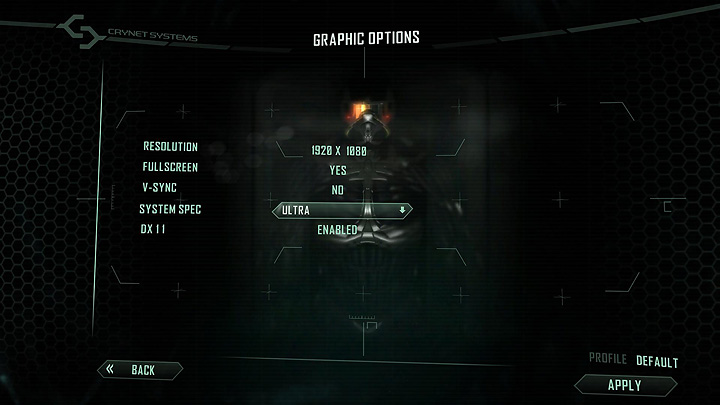Screen dimensions: 720x405
Task: Change the 1920 x 1080 resolution value
Action: [x=339, y=150]
